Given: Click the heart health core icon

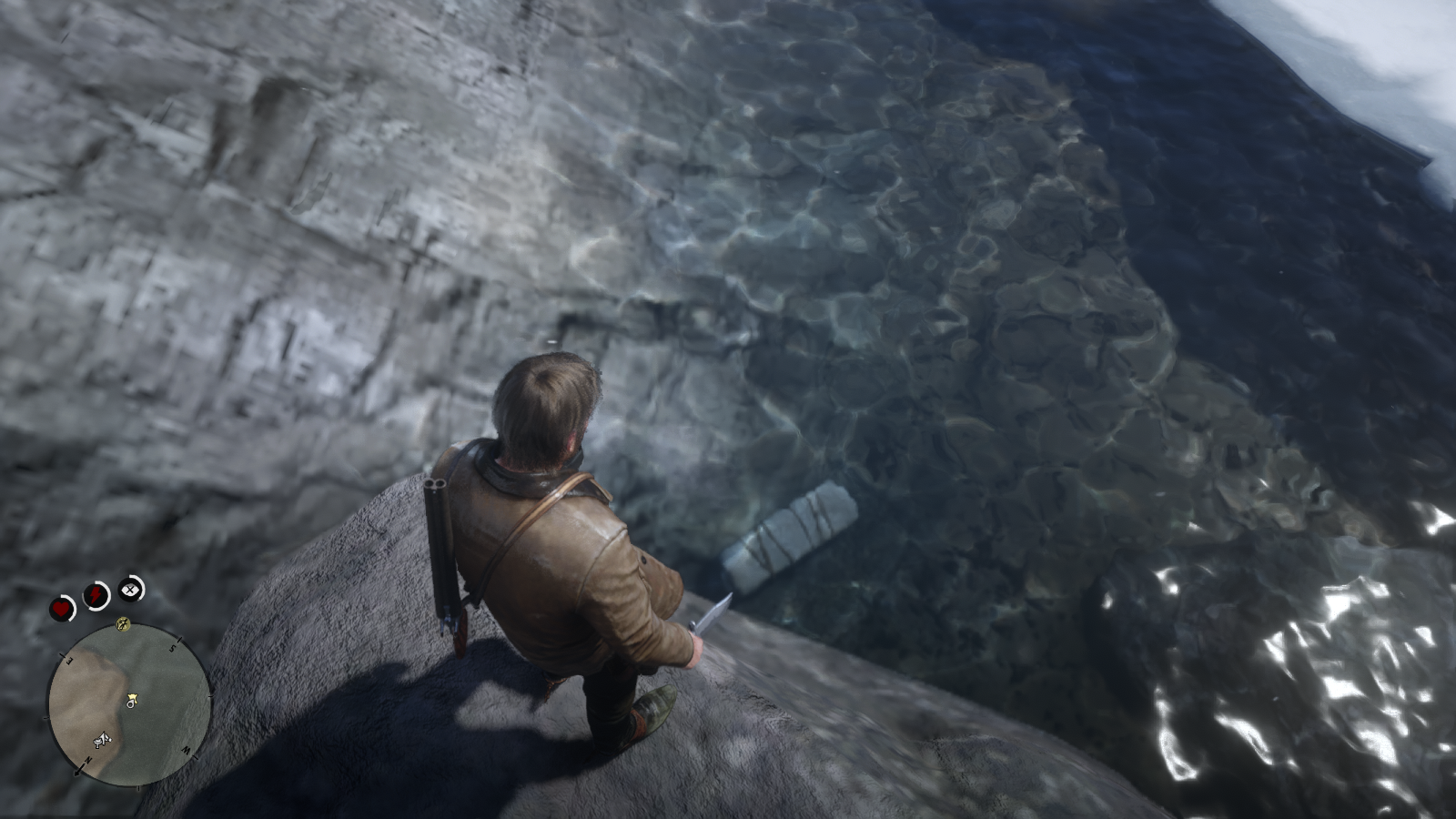Looking at the screenshot, I should coord(63,608).
